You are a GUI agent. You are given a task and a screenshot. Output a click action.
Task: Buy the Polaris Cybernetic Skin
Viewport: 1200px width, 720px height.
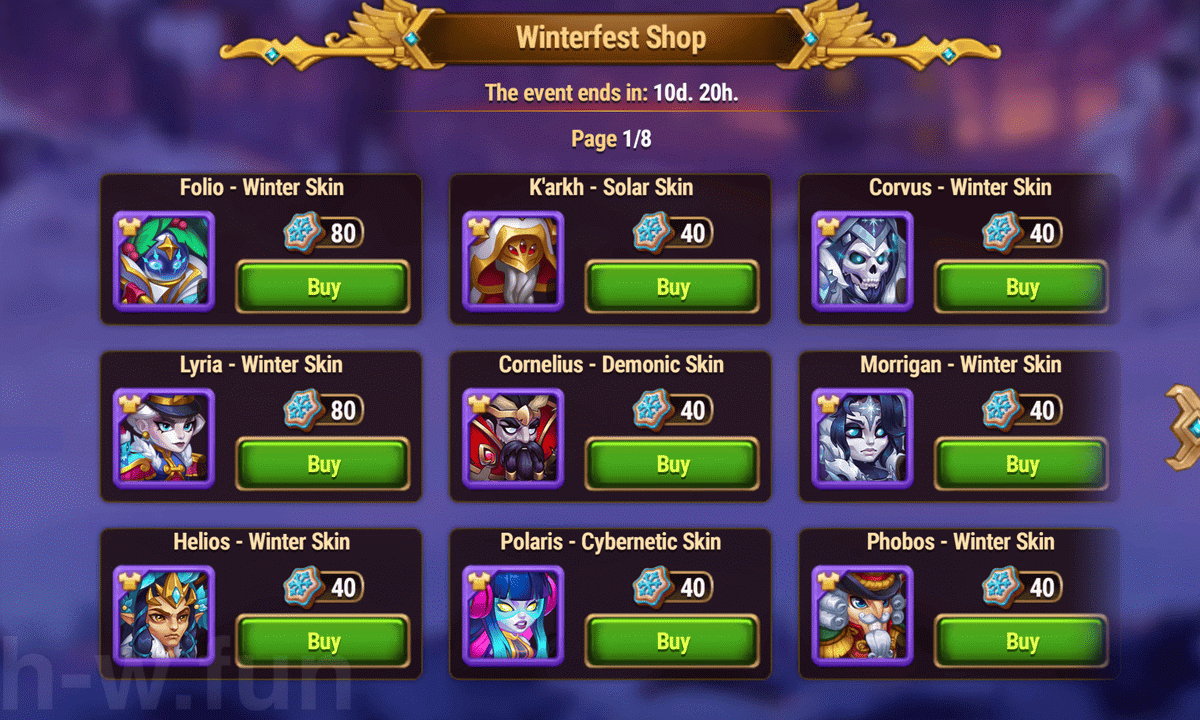click(672, 641)
